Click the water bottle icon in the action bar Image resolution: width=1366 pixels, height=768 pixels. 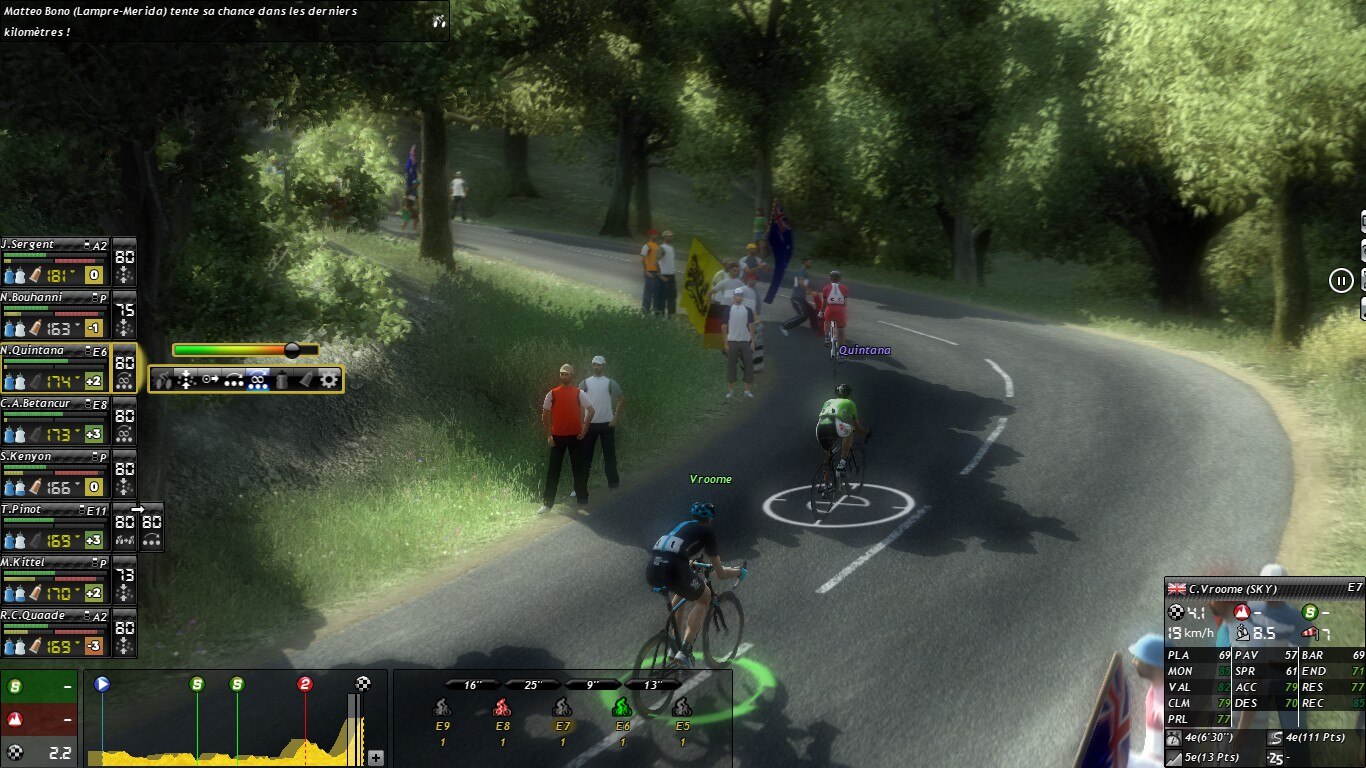tap(282, 380)
